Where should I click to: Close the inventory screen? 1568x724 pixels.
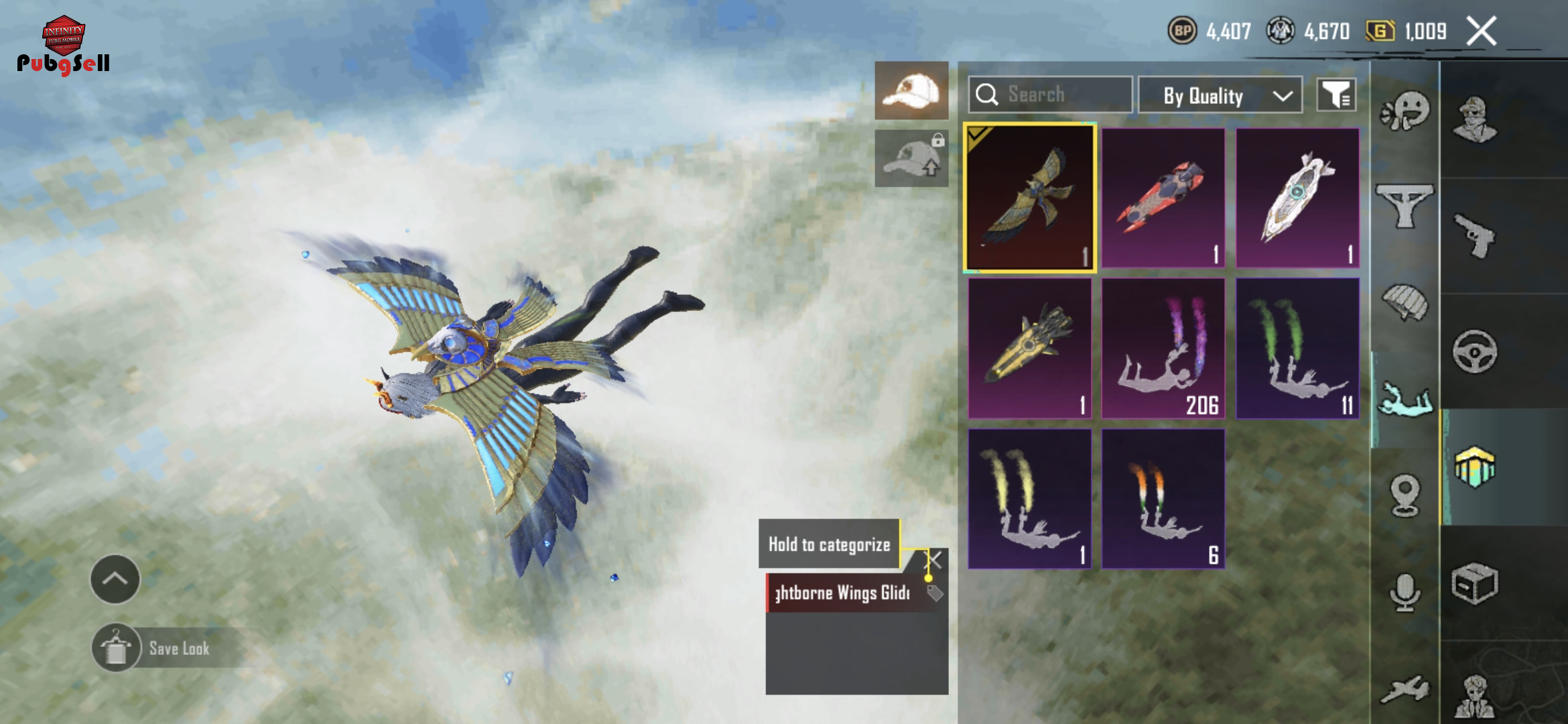[1481, 31]
